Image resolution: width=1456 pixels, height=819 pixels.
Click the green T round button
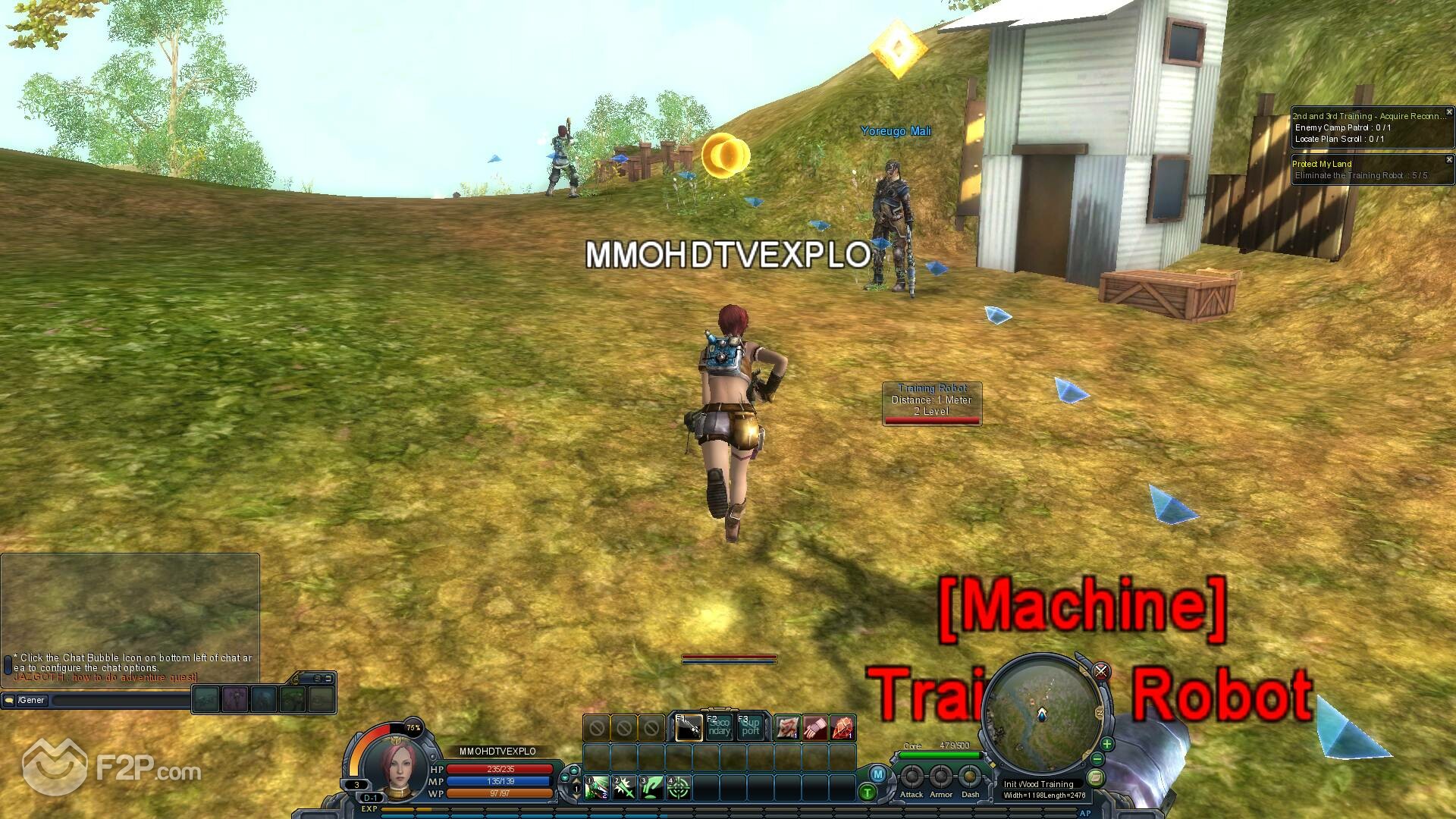tap(868, 793)
